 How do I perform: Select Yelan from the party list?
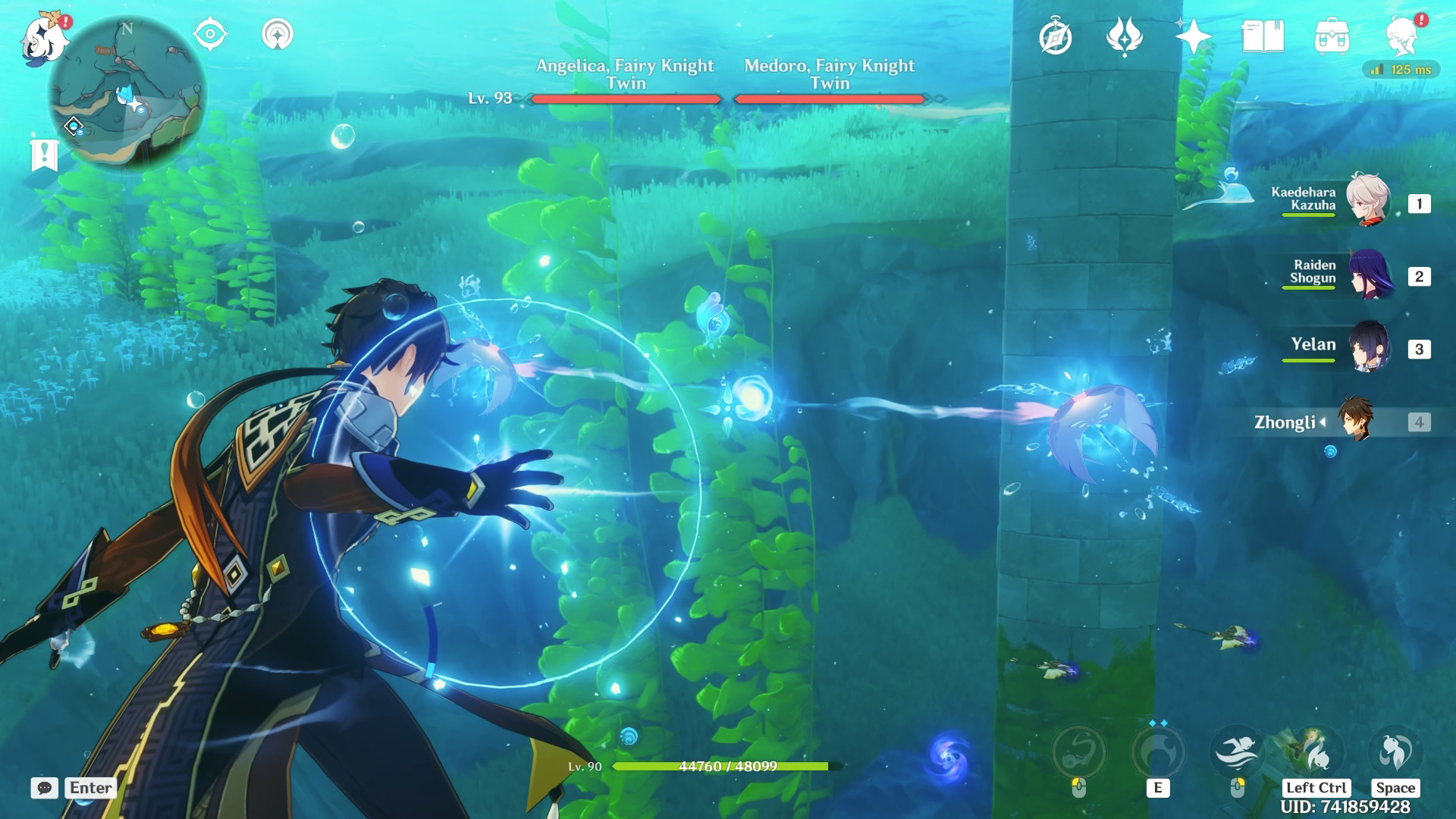pyautogui.click(x=1368, y=346)
